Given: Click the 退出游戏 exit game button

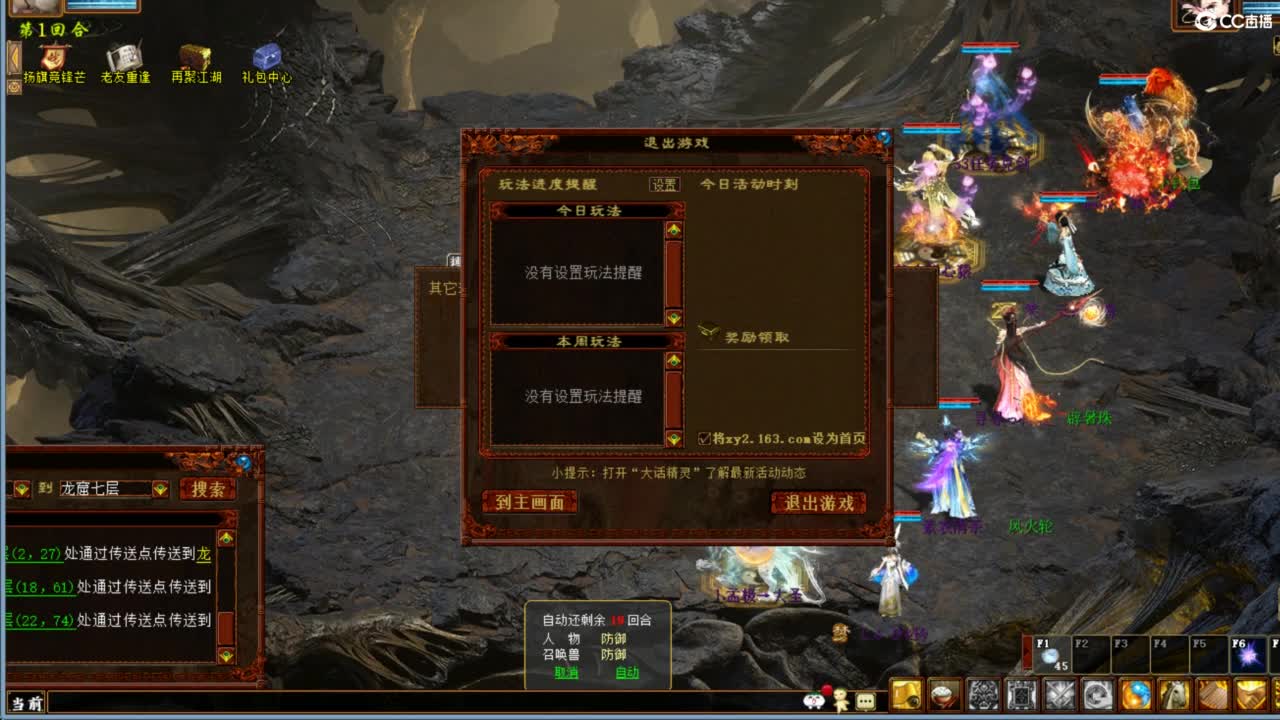Looking at the screenshot, I should tap(817, 503).
